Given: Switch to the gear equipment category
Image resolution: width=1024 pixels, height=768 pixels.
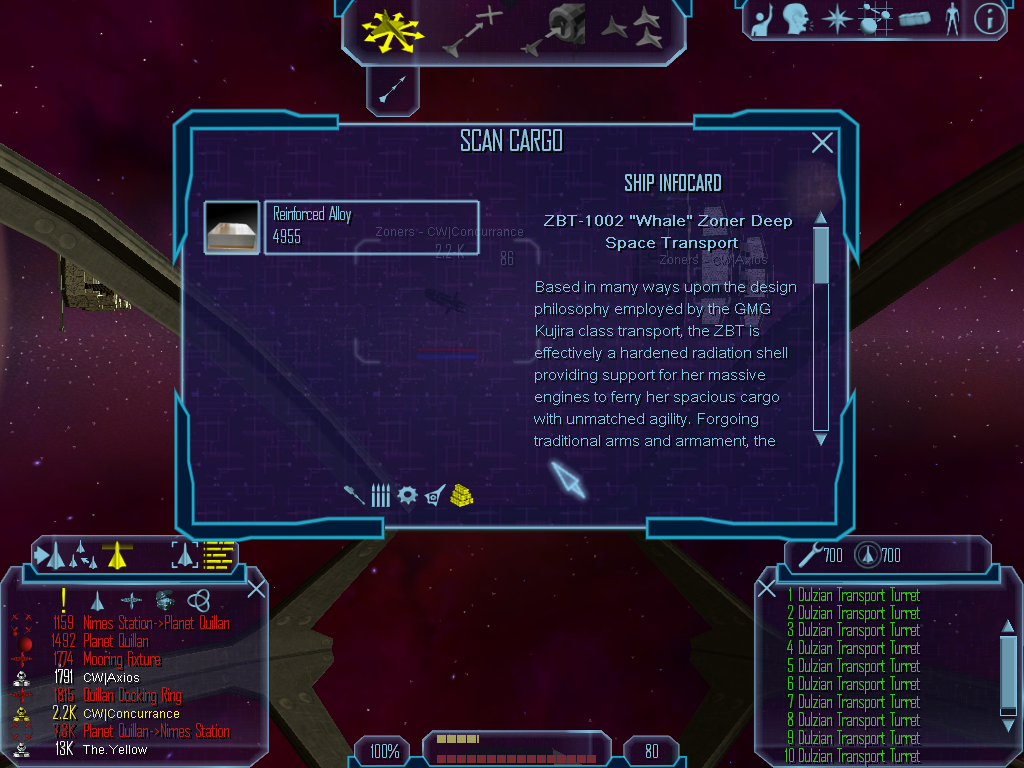Looking at the screenshot, I should point(406,495).
